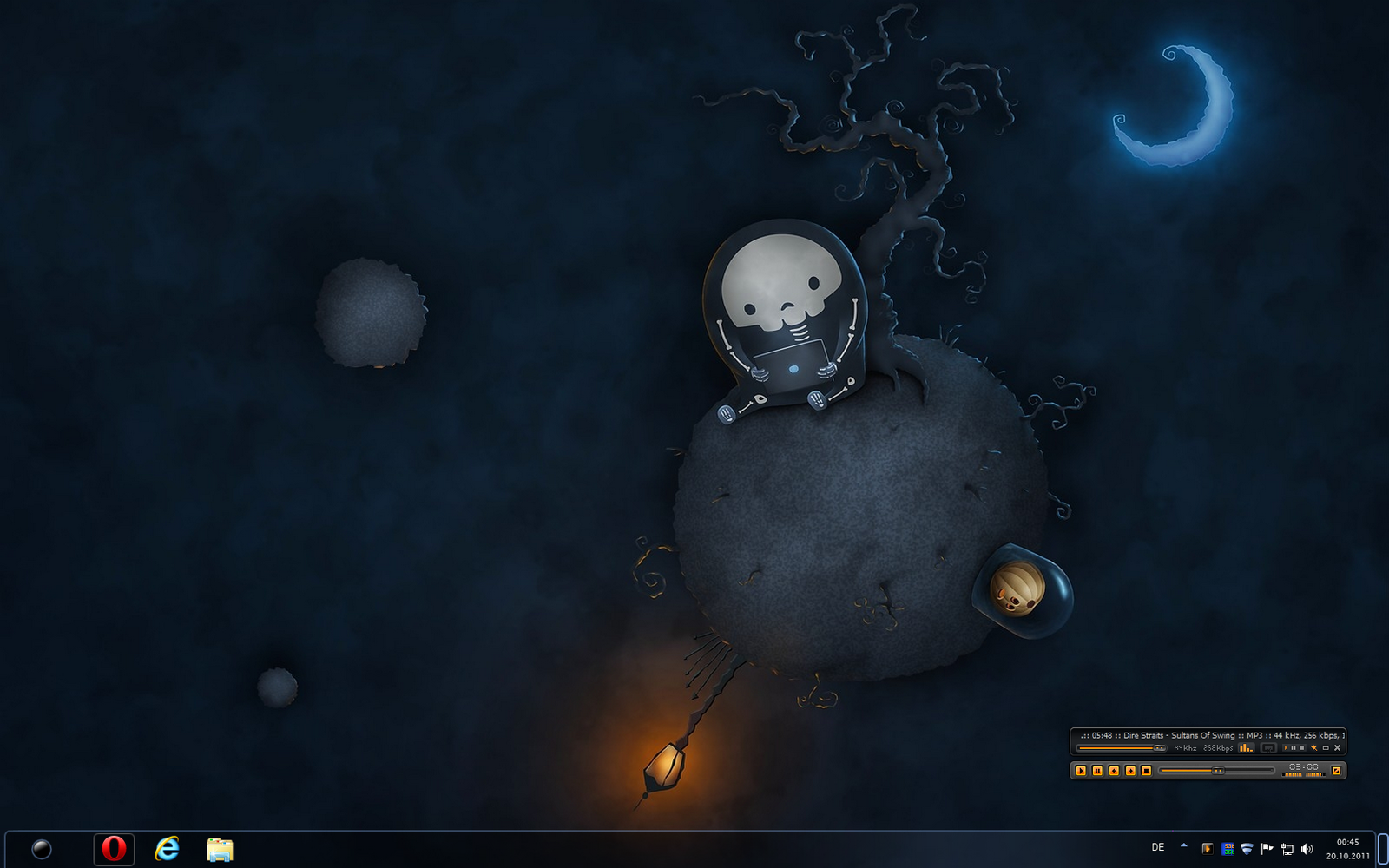This screenshot has height=868, width=1389.
Task: Click the music player's tray icon
Action: click(x=1208, y=849)
